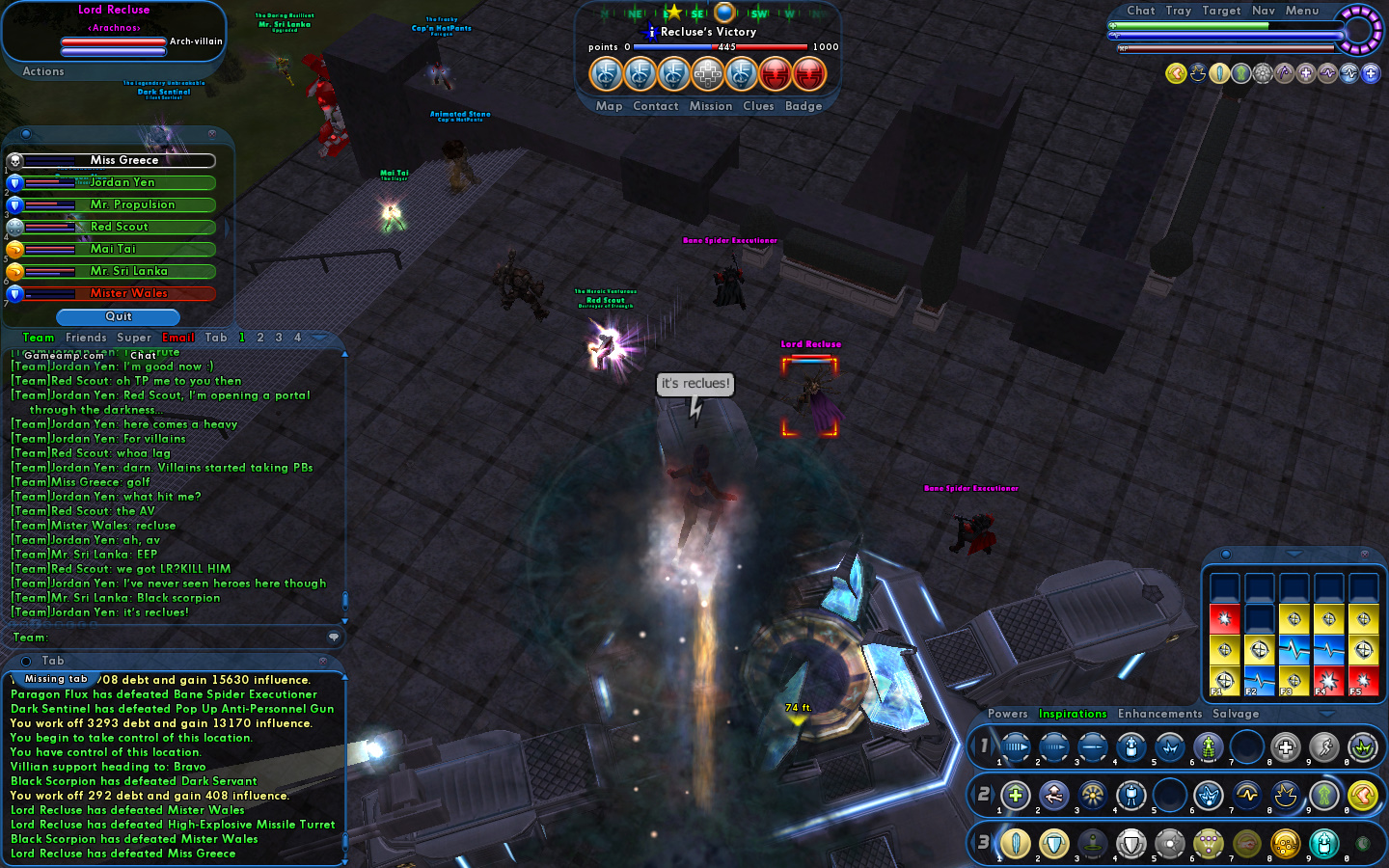Open the Contact list
Image resolution: width=1389 pixels, height=868 pixels.
coord(656,106)
